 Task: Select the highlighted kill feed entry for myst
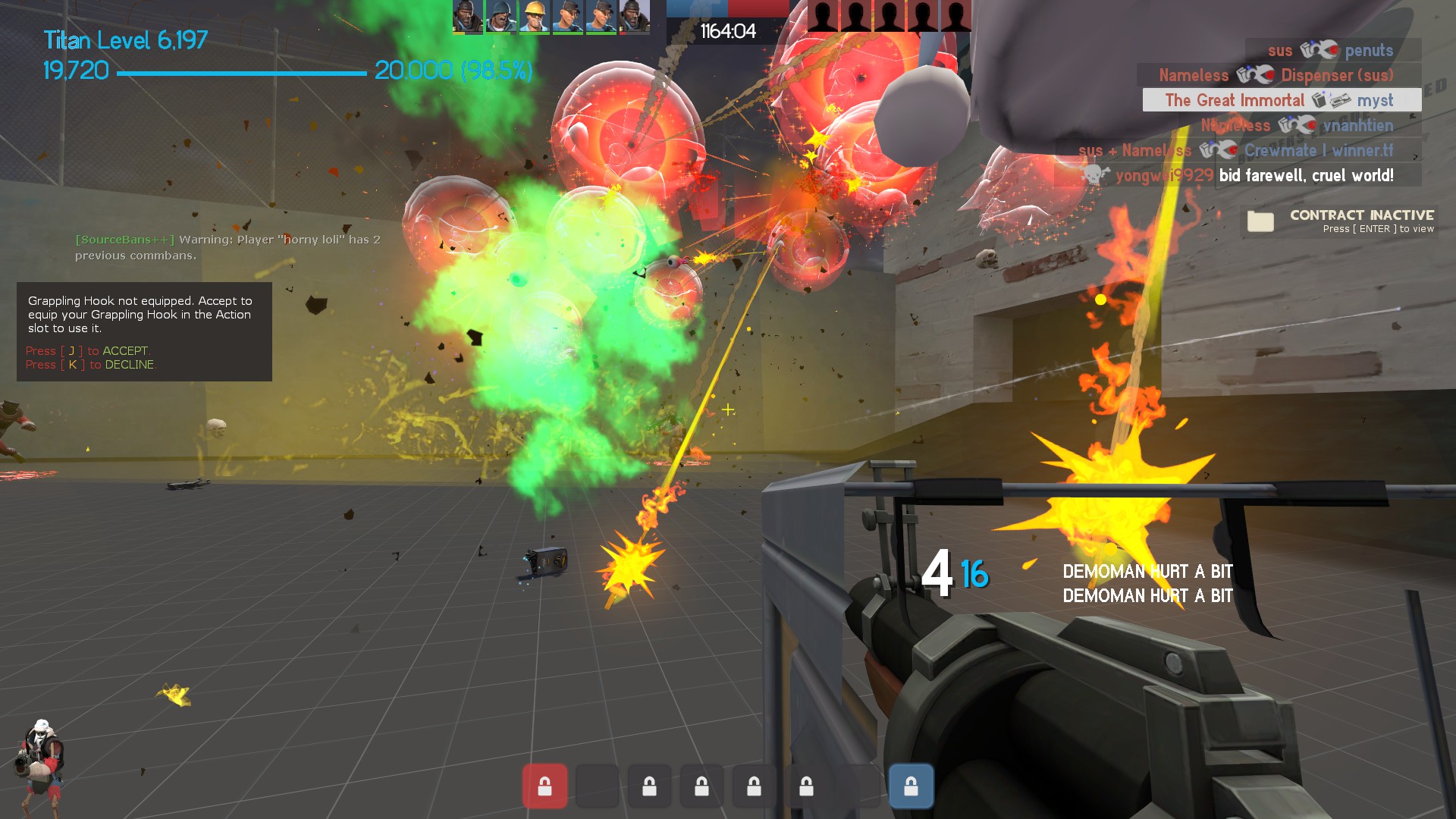click(x=1282, y=100)
